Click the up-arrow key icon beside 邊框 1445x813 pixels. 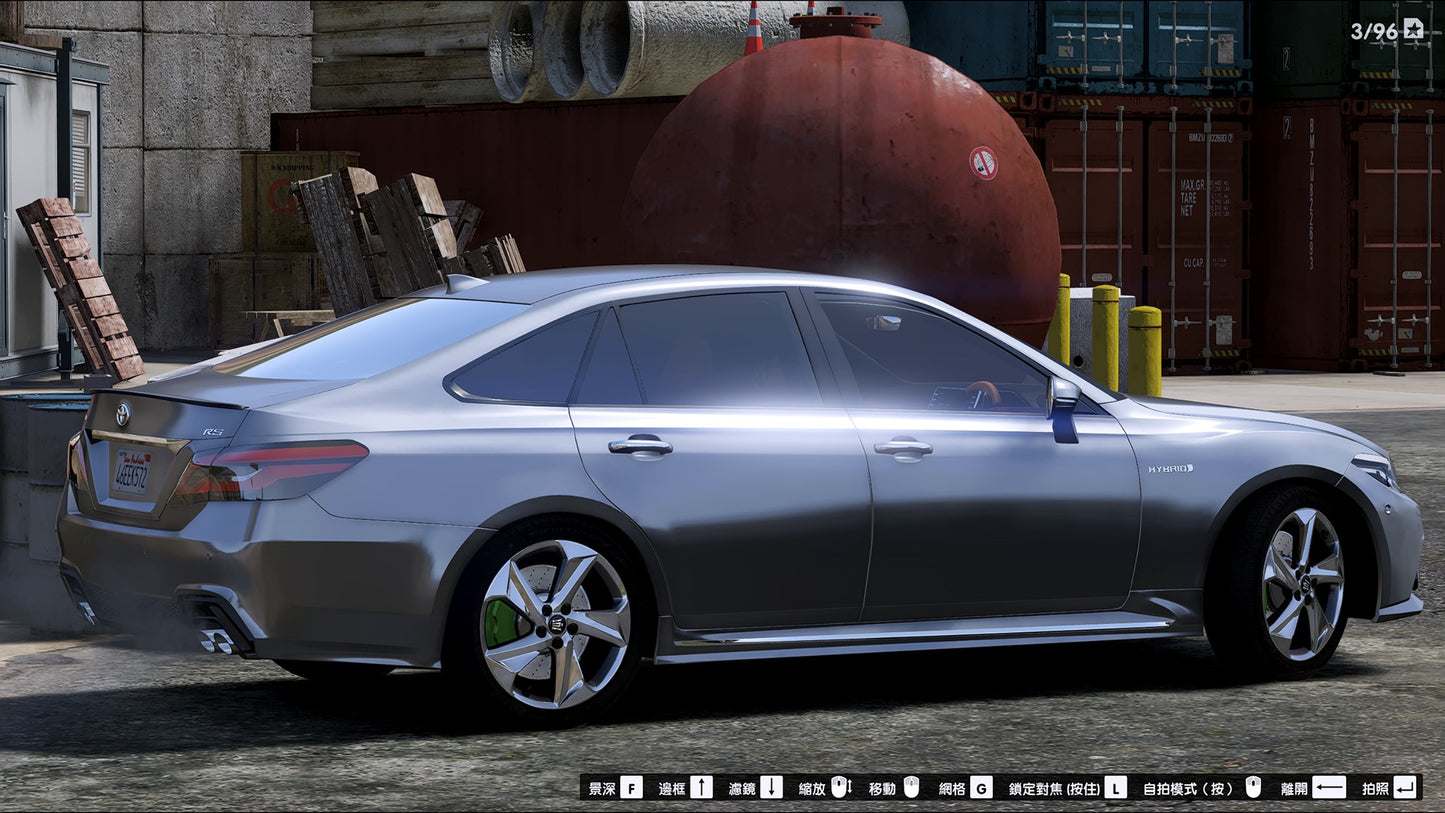[x=703, y=788]
